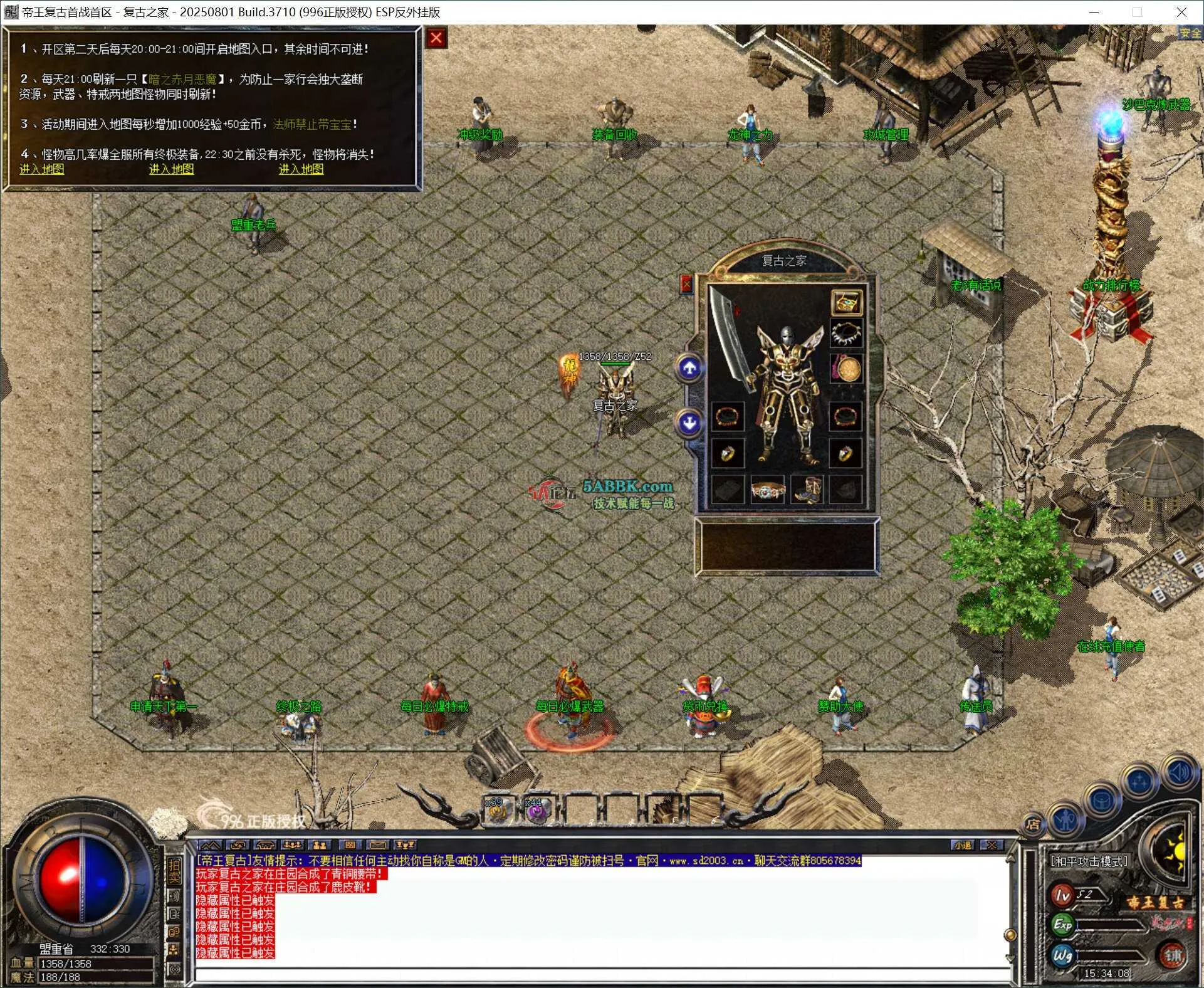Click the blue up-arrow button on equipment panel

(x=689, y=368)
